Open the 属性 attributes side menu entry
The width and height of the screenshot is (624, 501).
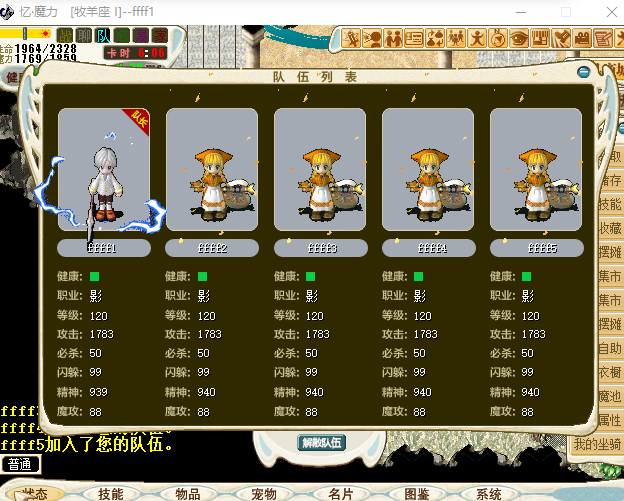(610, 421)
